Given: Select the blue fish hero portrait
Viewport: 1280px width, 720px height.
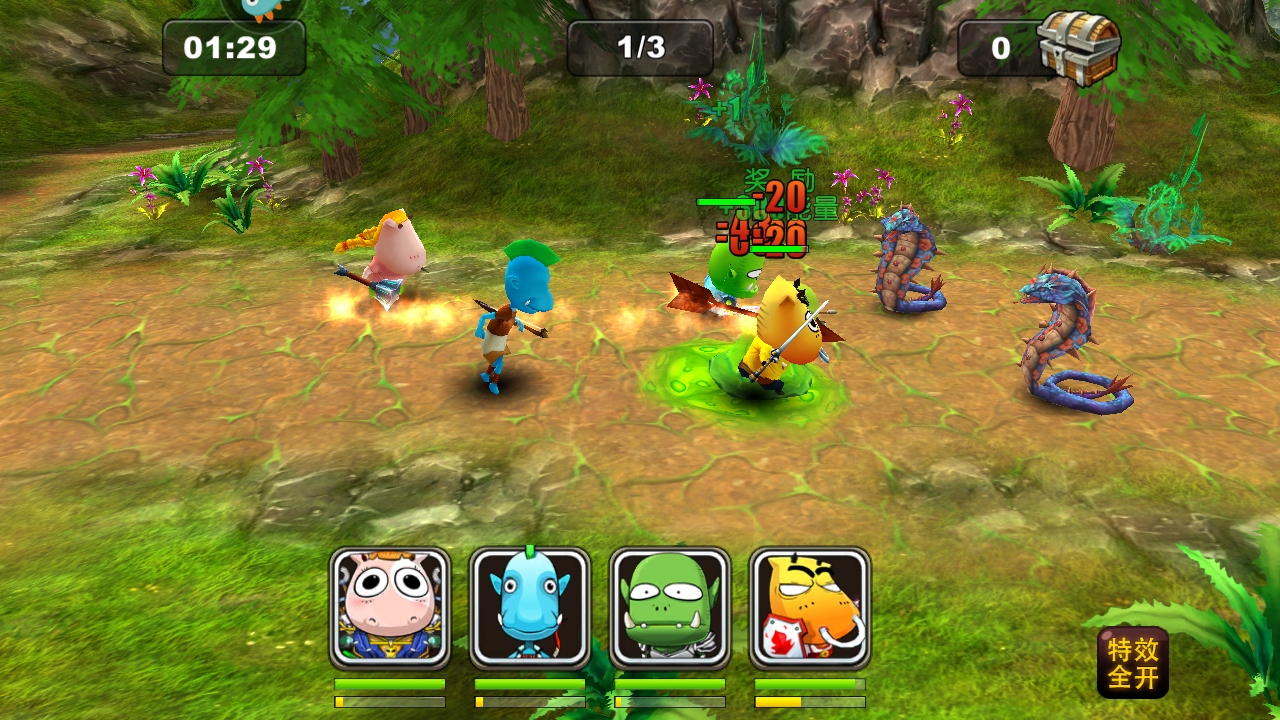Looking at the screenshot, I should pos(530,608).
